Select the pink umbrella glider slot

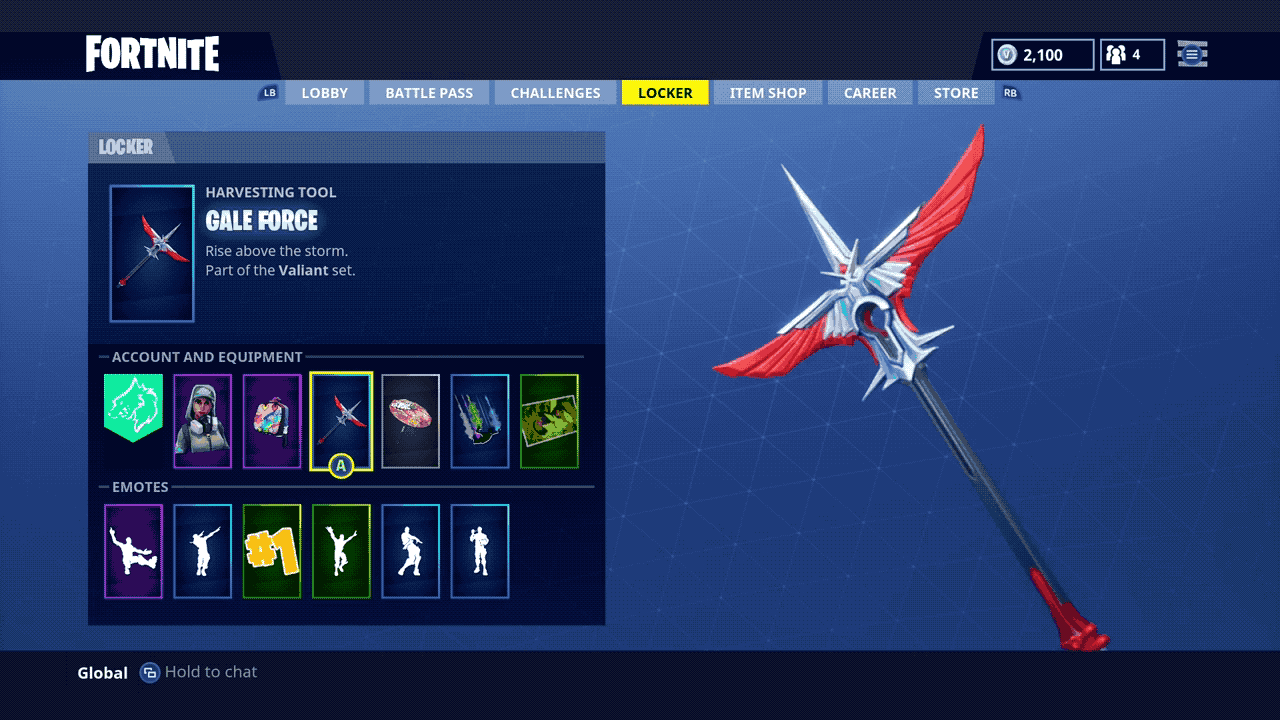click(410, 421)
